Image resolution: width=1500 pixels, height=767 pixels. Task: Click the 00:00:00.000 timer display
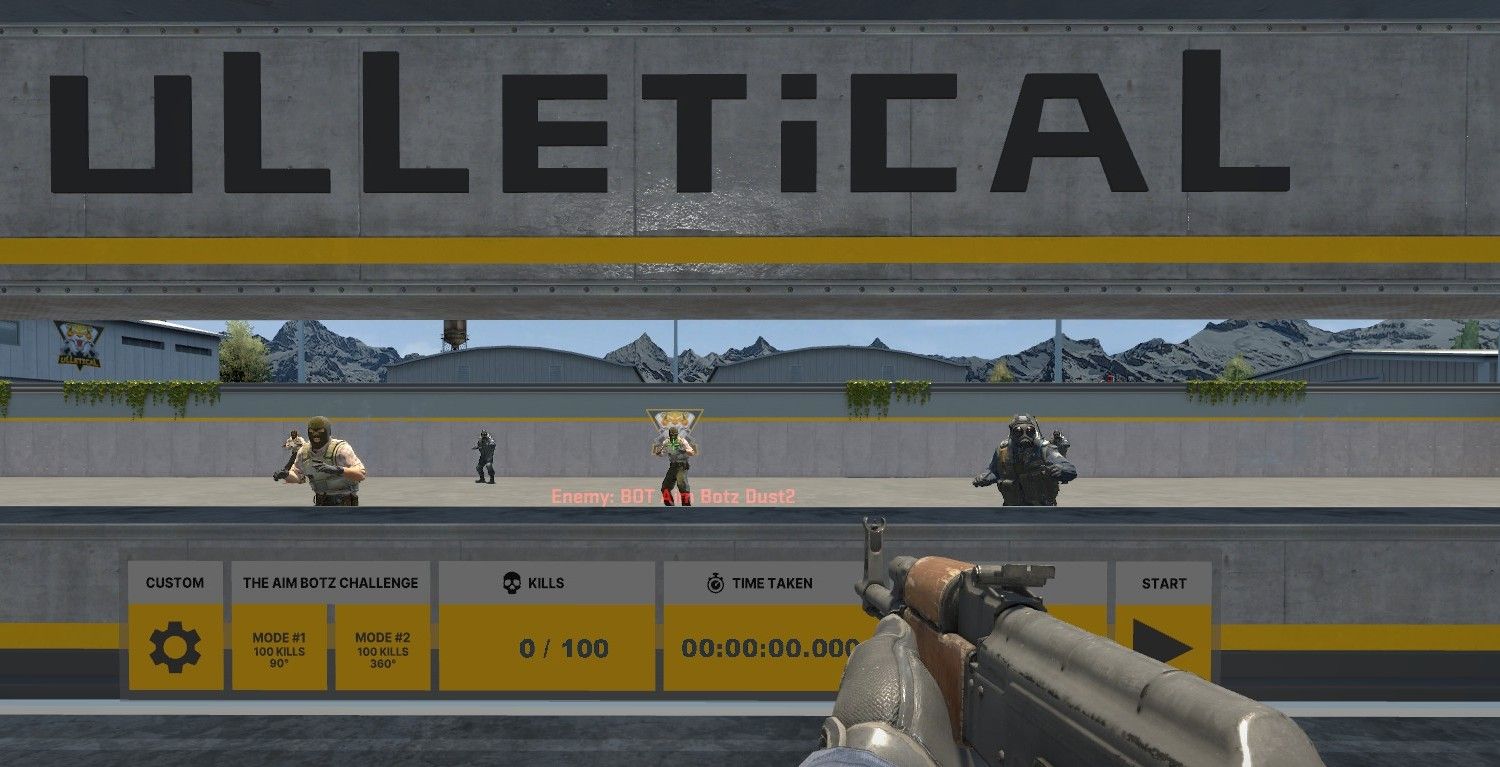(x=770, y=648)
